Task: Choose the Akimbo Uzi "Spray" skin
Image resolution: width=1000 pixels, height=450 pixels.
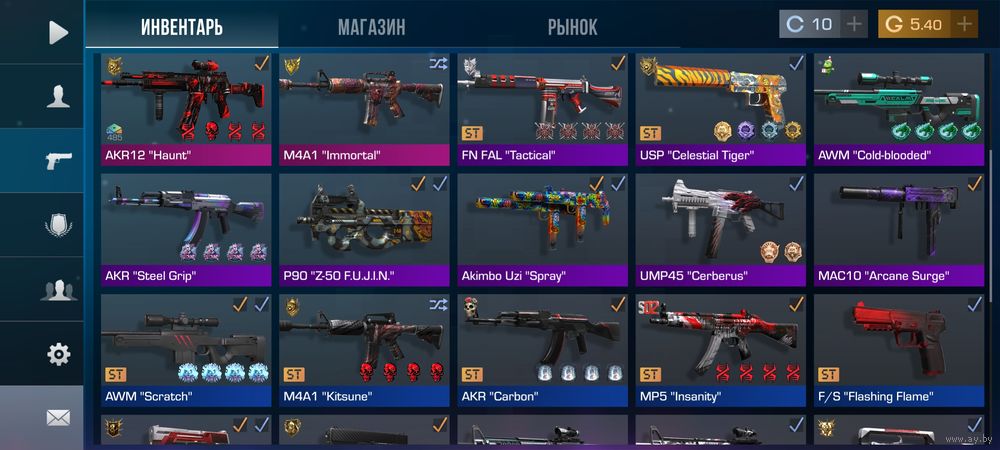Action: click(542, 227)
